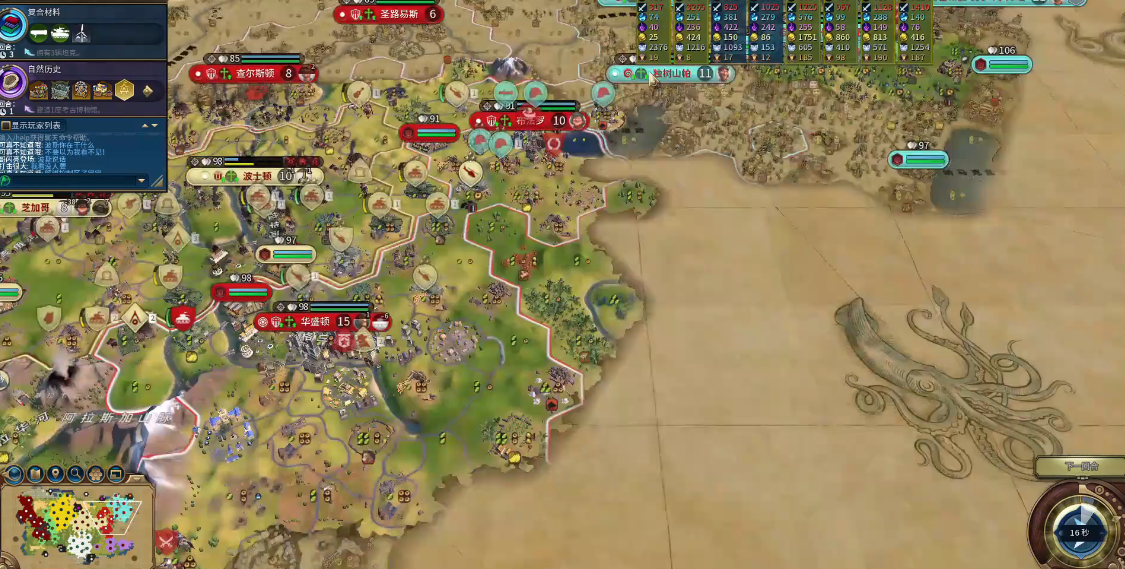Click the fullscreen map toggle icon

(116, 473)
